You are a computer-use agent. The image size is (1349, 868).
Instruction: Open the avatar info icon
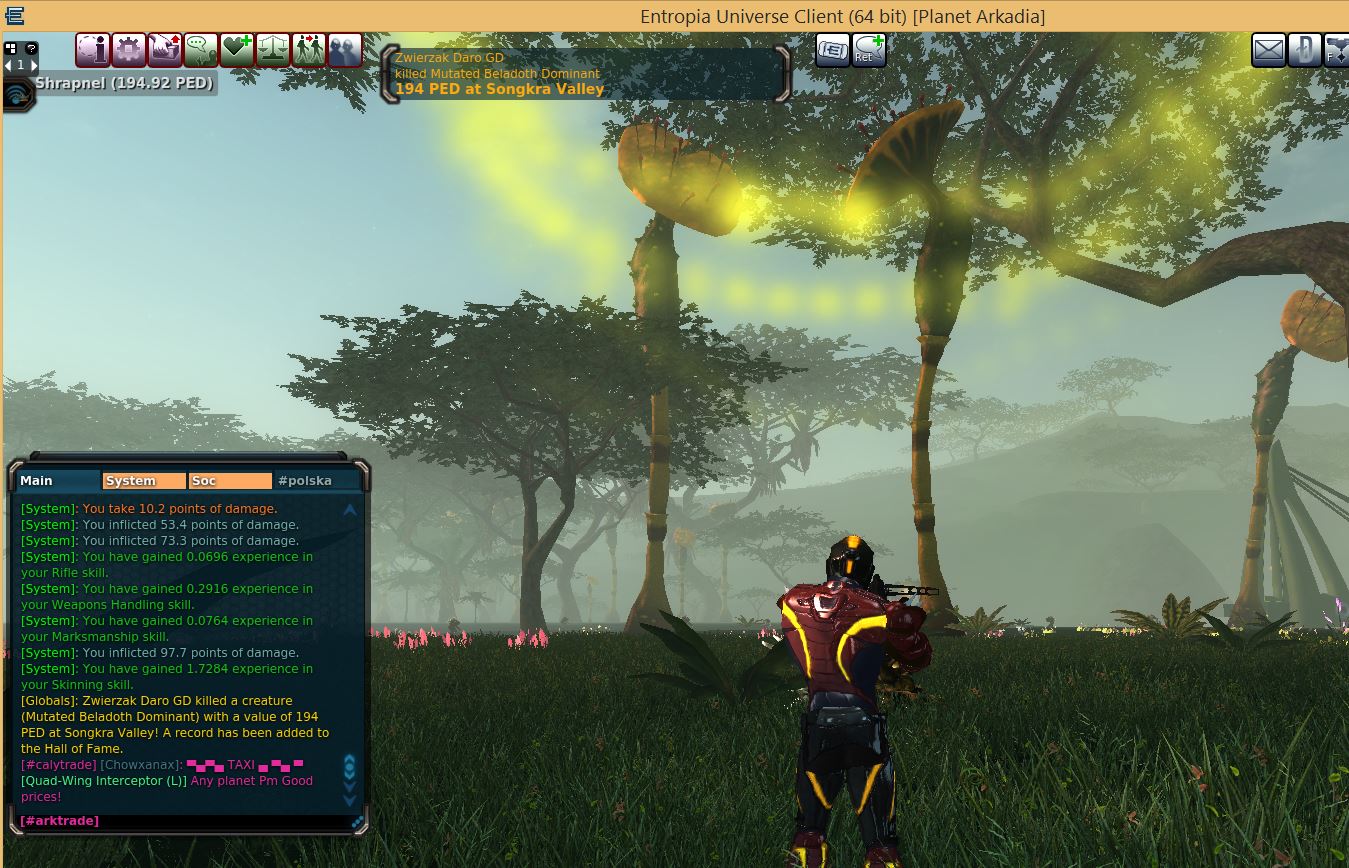point(93,50)
